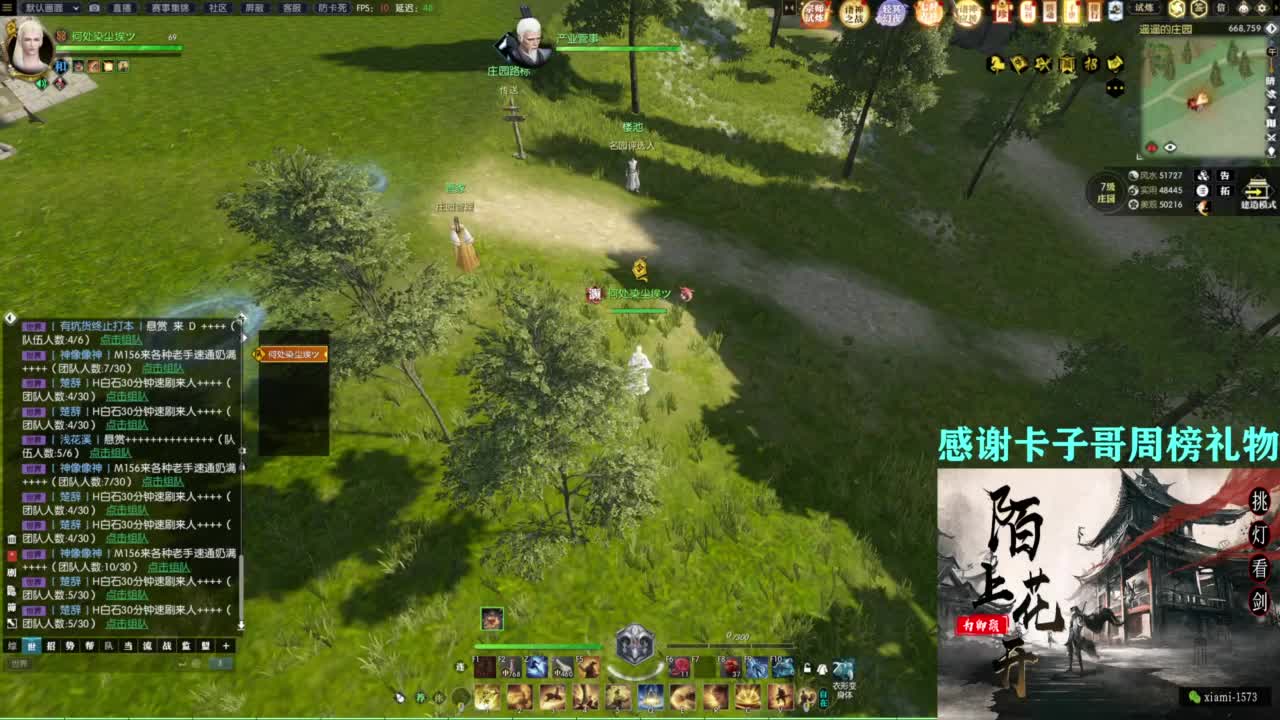The image size is (1280, 720).
Task: Select the mount icon in the yellow icon row
Action: coord(996,63)
